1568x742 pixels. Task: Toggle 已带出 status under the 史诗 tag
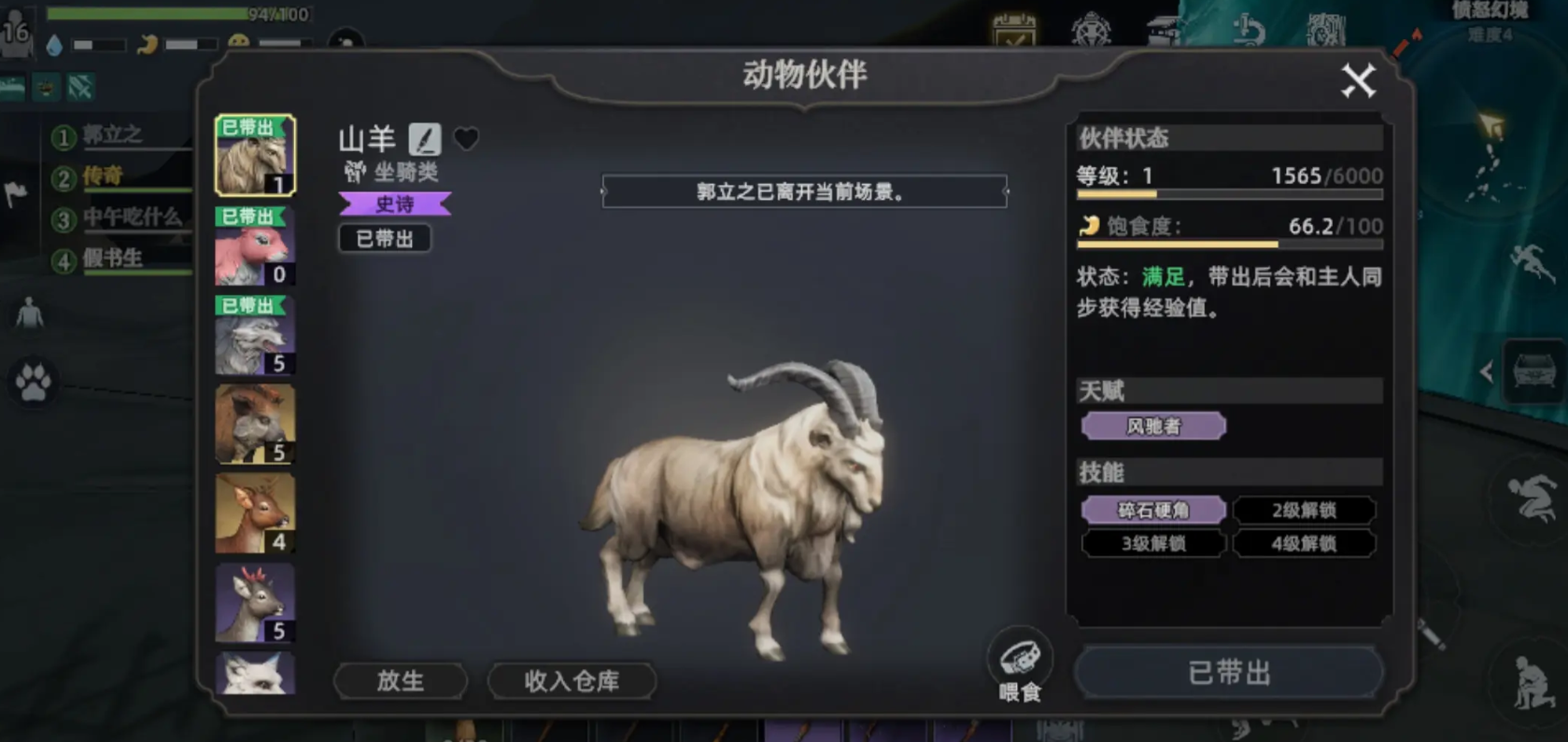pos(385,238)
